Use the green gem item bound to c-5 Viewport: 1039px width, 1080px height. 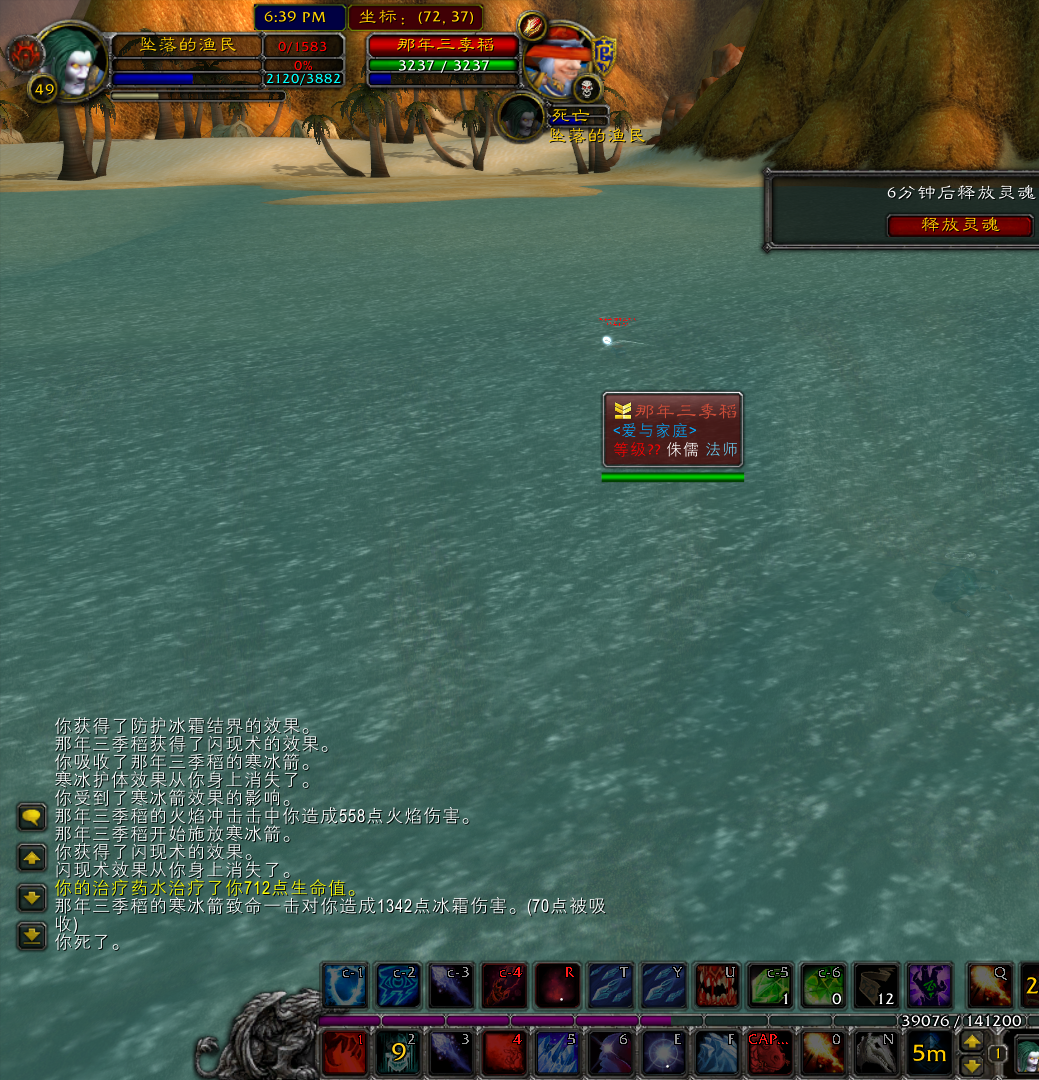point(770,986)
